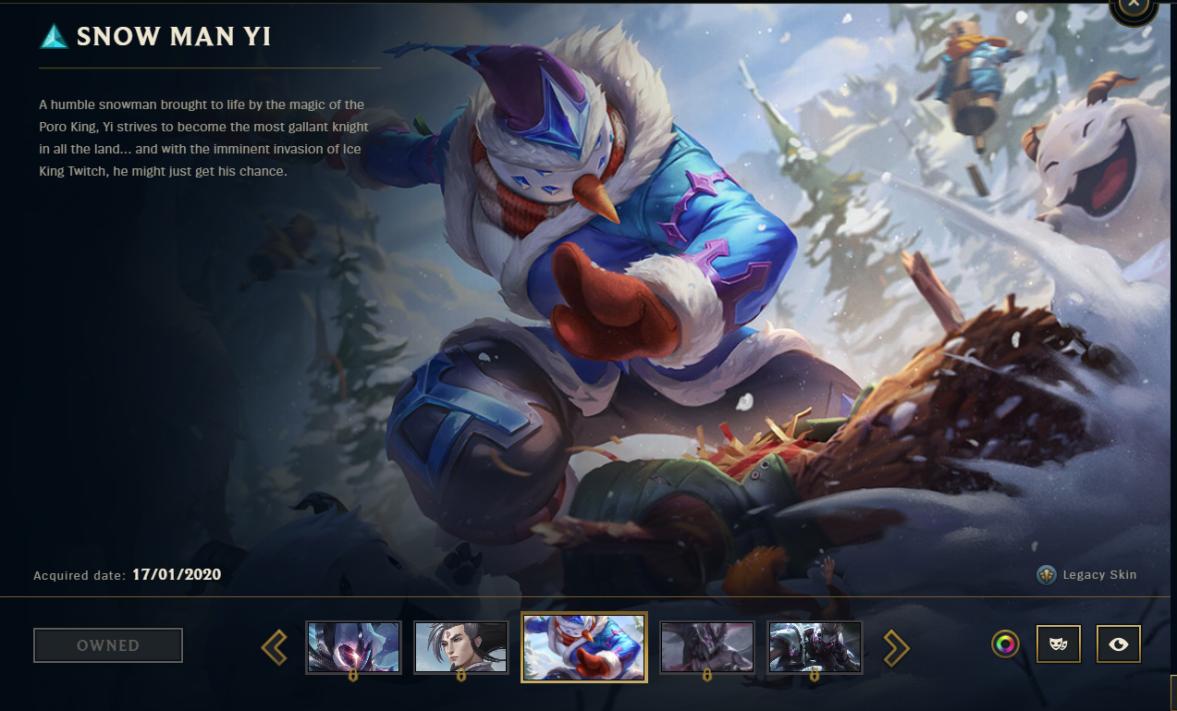This screenshot has height=711, width=1177.
Task: Pick the dark winged locked skin thumbnail
Action: coord(707,646)
